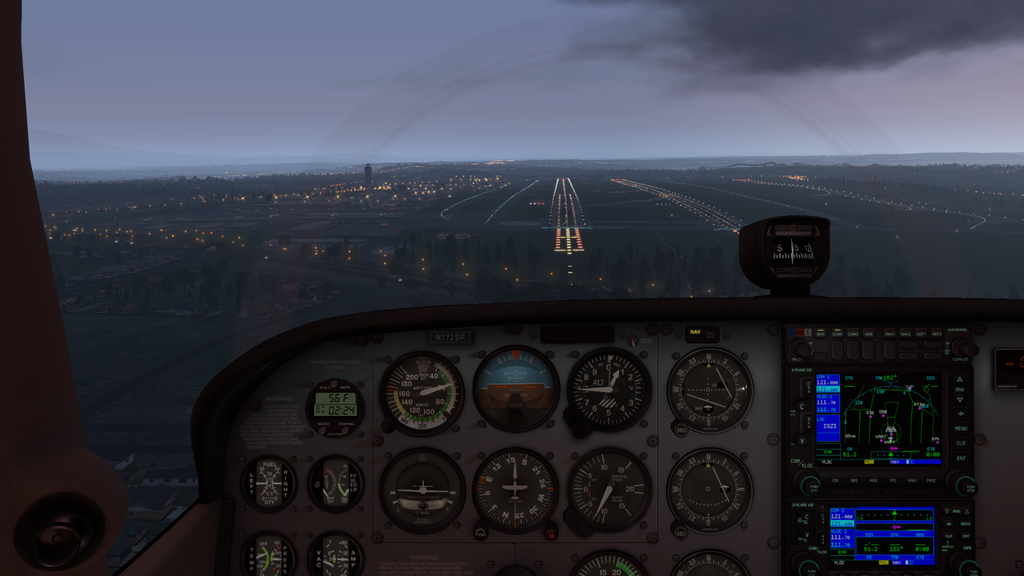
Task: Open the GNS 530 MENU button
Action: pos(960,427)
